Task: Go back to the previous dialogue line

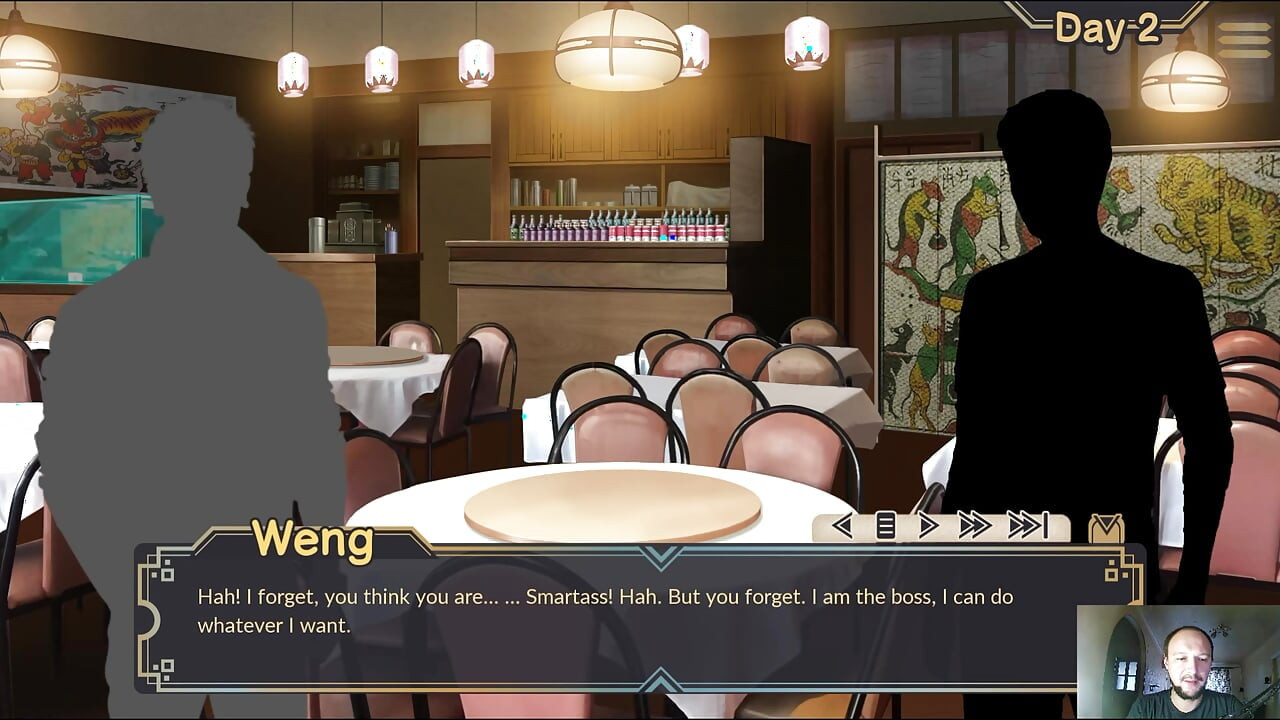Action: [842, 526]
